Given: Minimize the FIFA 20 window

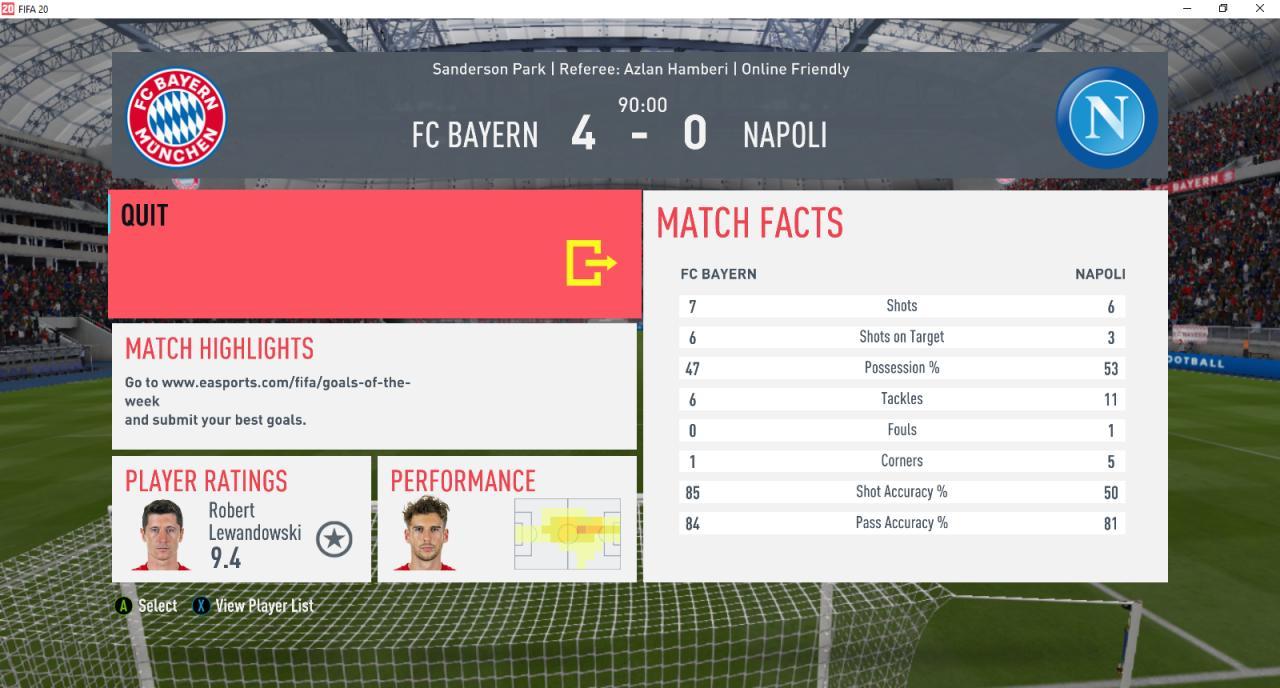Looking at the screenshot, I should (1185, 9).
